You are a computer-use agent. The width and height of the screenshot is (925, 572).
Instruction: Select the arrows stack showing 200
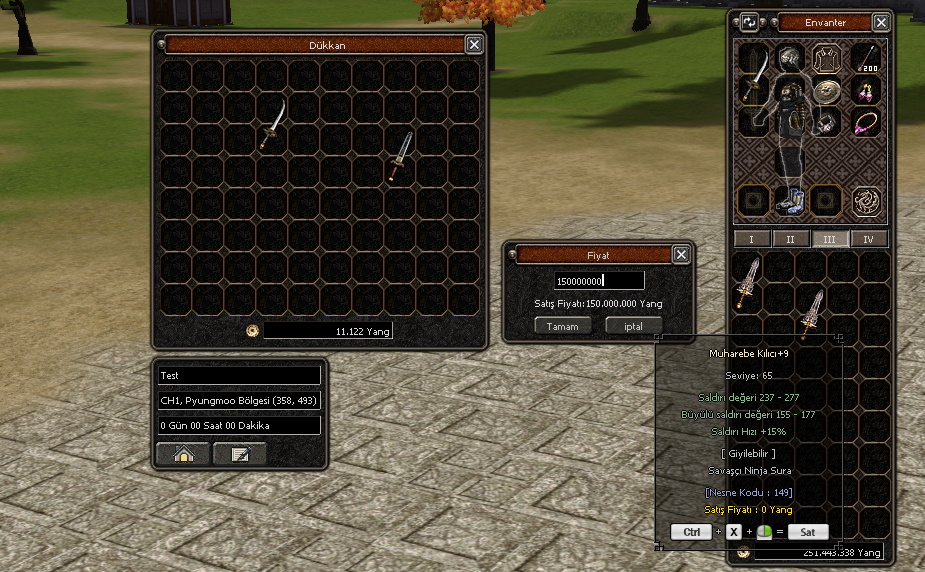click(866, 57)
